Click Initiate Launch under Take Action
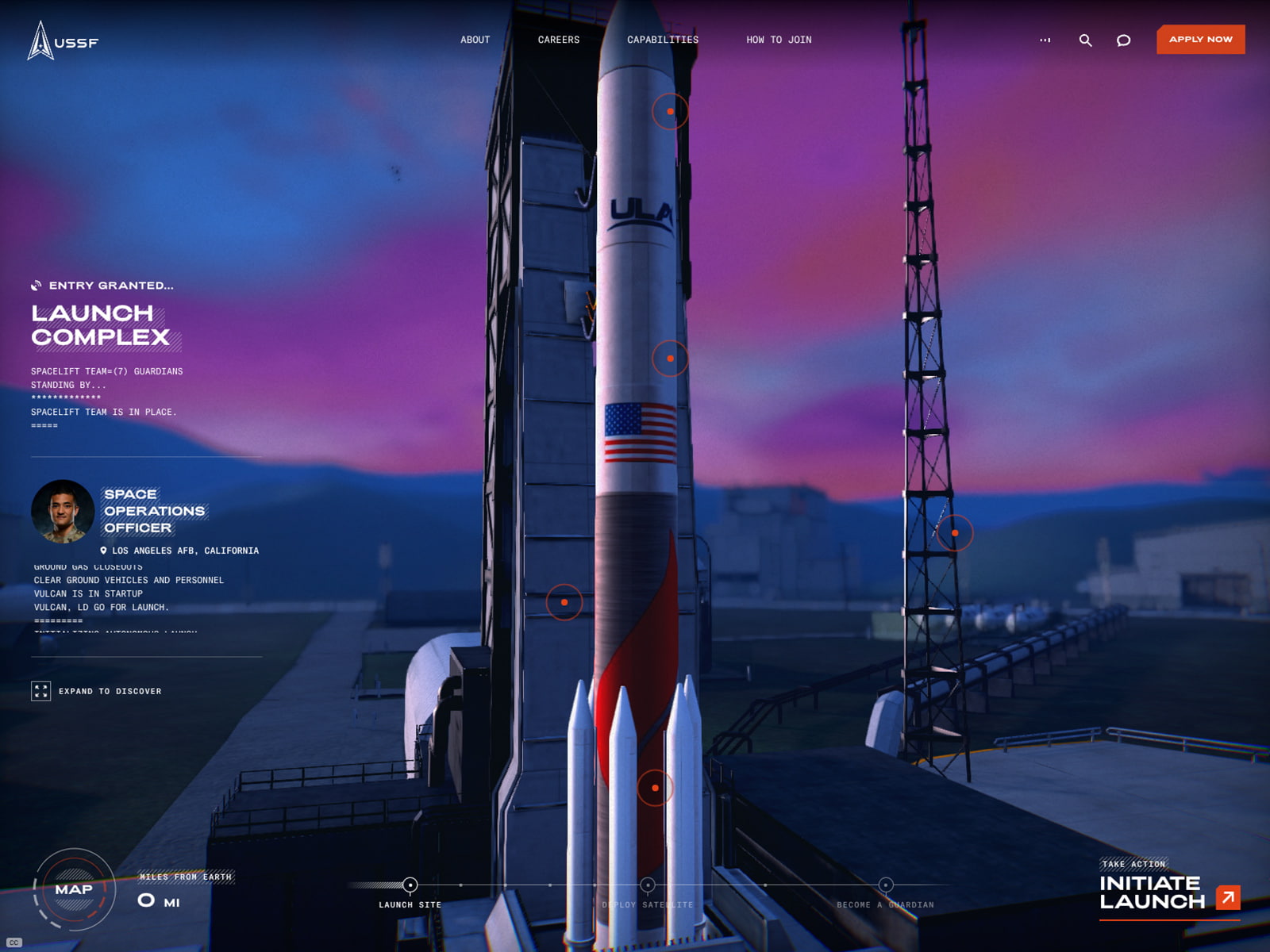1270x952 pixels. pyautogui.click(x=1150, y=893)
